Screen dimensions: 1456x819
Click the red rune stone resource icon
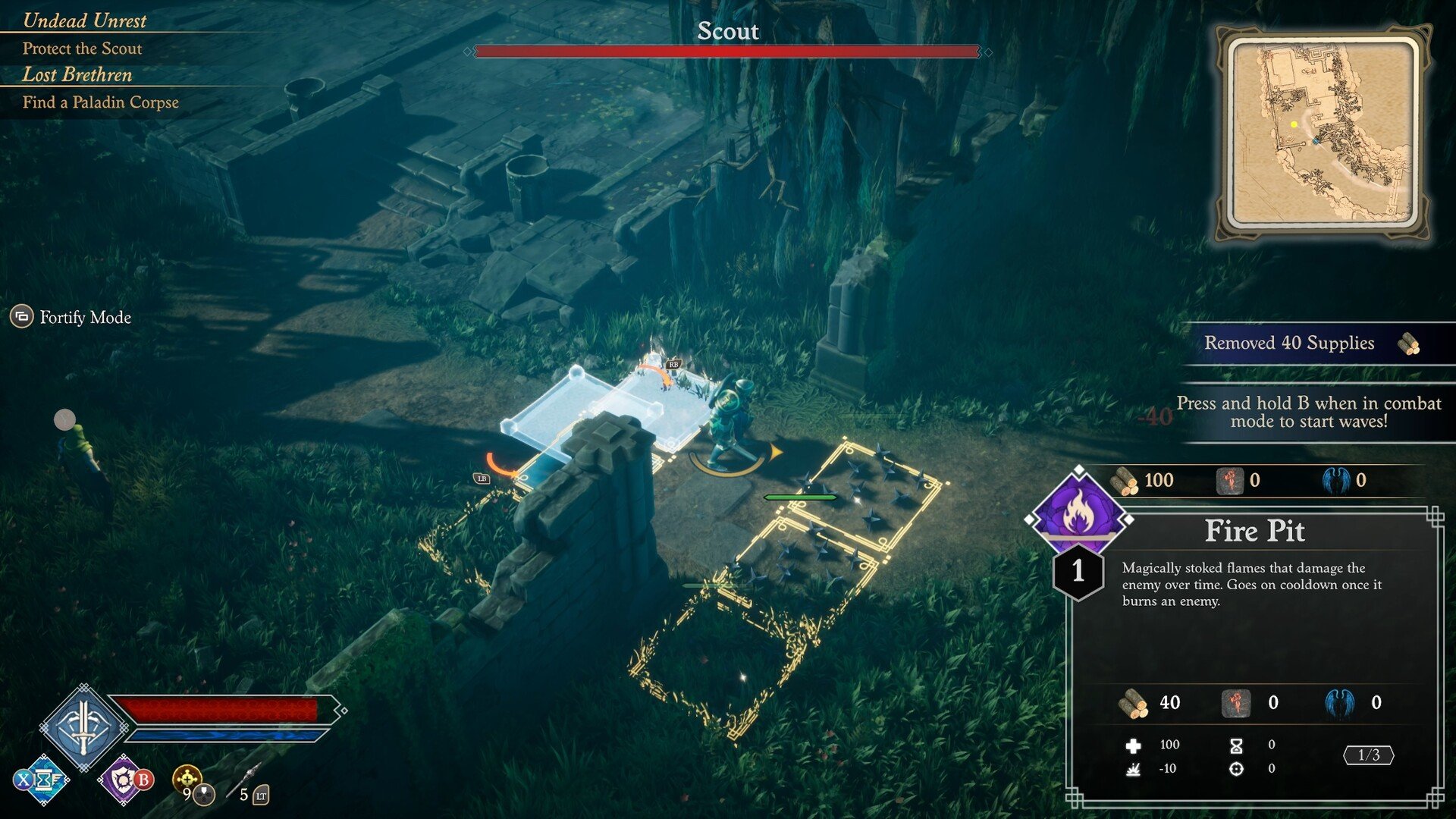click(x=1229, y=481)
